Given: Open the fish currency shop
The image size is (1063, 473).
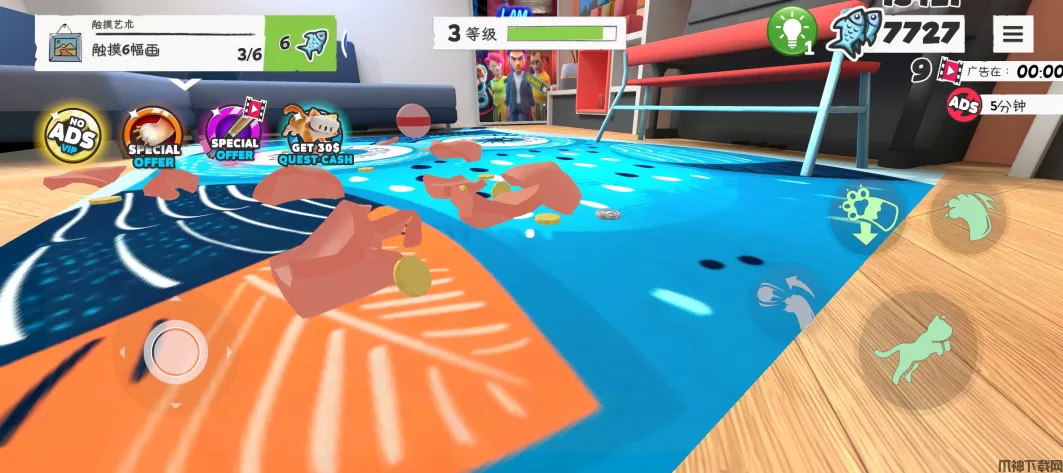Looking at the screenshot, I should [x=900, y=32].
